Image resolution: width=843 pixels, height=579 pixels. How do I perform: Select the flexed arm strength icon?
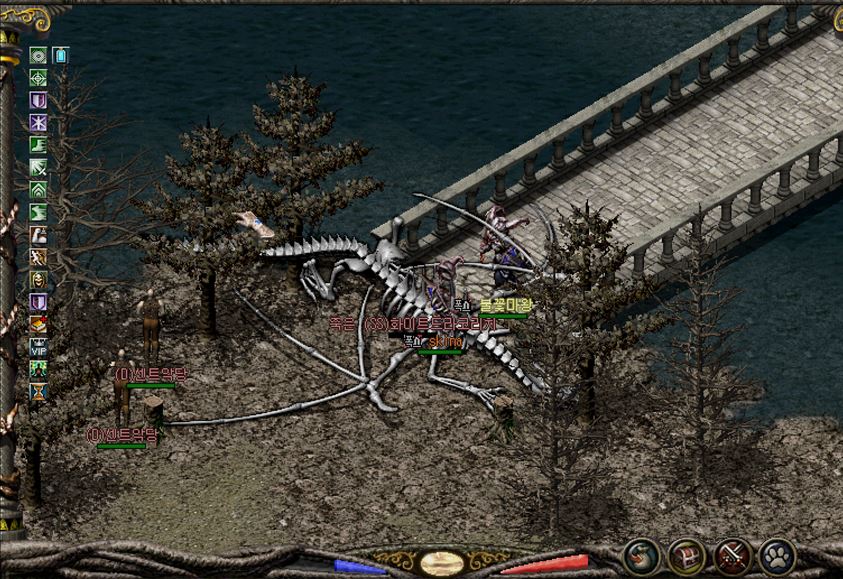click(38, 235)
